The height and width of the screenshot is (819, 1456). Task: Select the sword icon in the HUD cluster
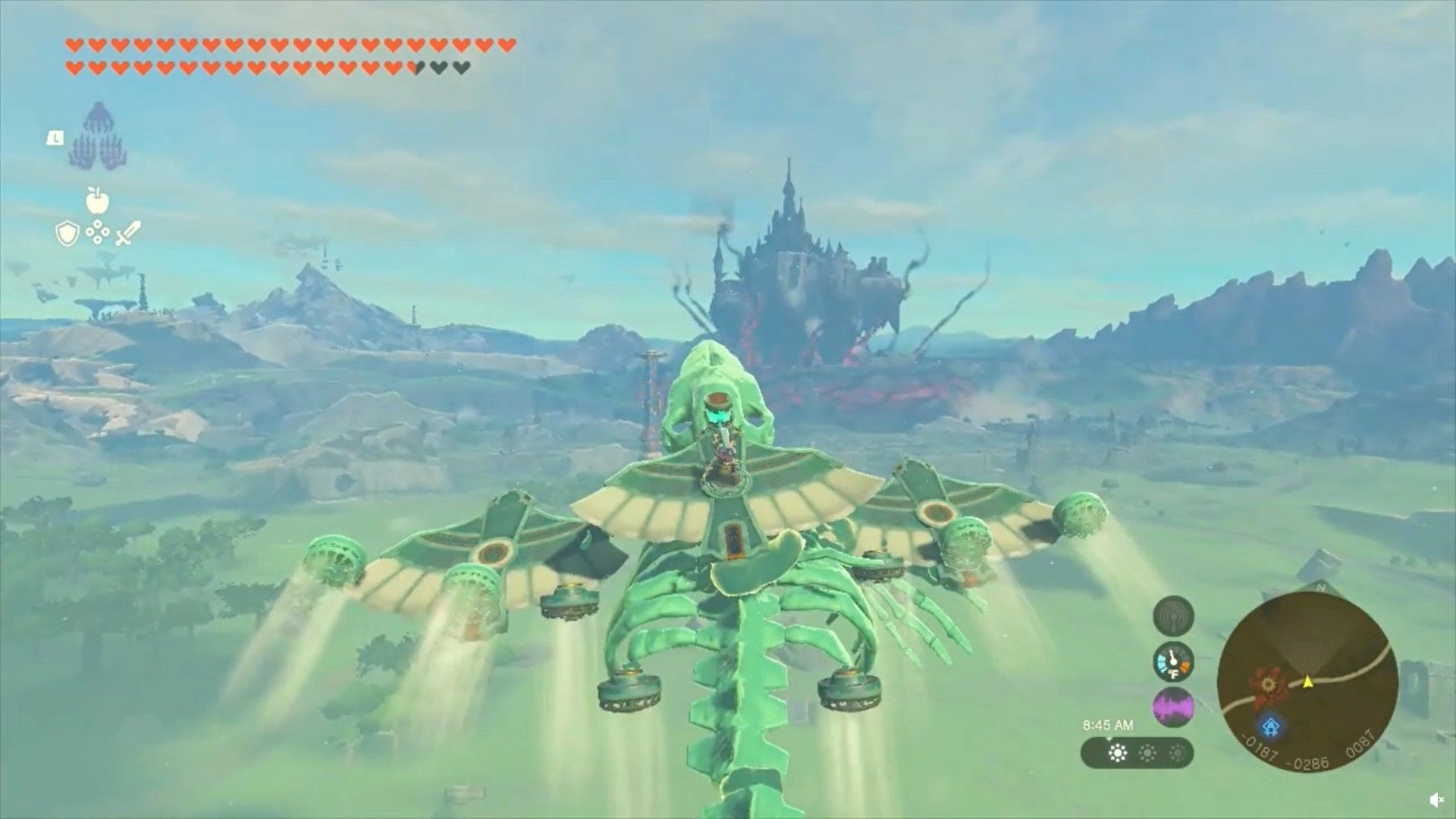click(x=127, y=232)
